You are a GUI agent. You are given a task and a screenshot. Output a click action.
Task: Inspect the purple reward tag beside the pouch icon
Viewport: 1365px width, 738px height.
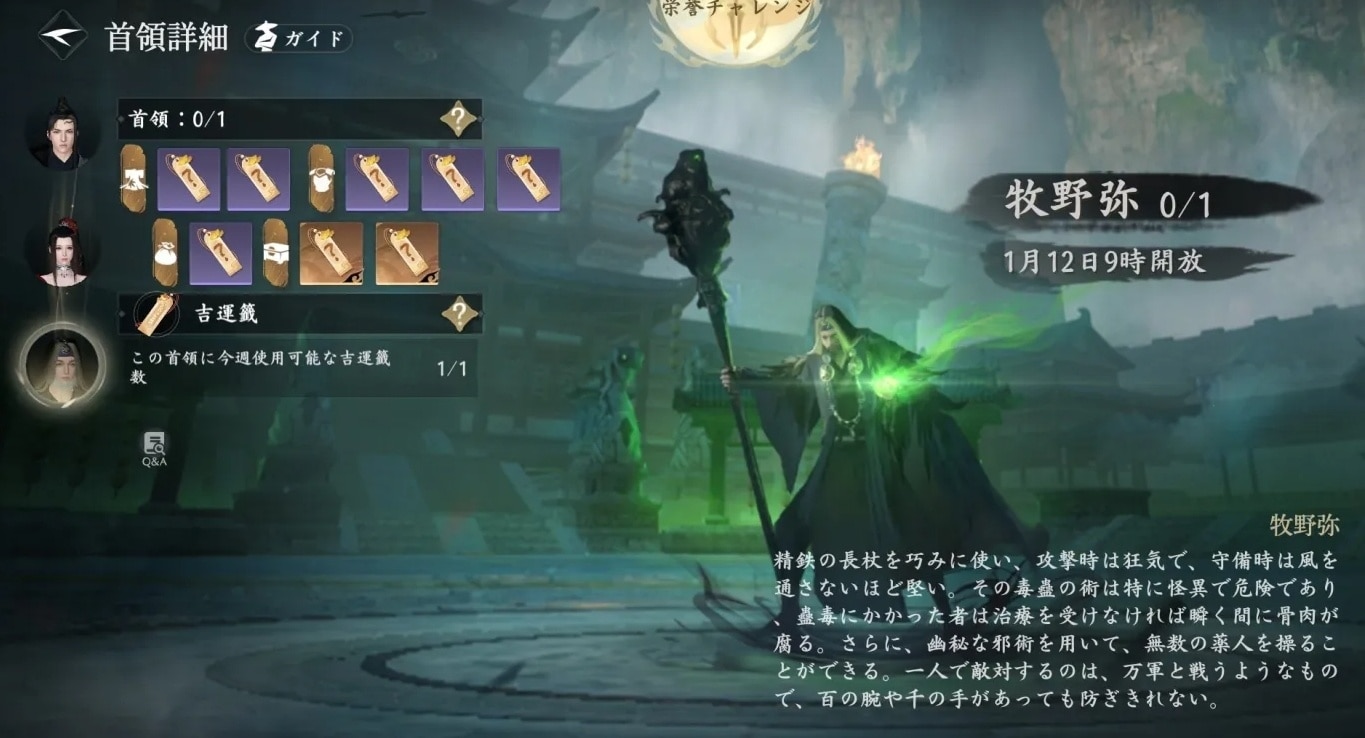pos(220,254)
